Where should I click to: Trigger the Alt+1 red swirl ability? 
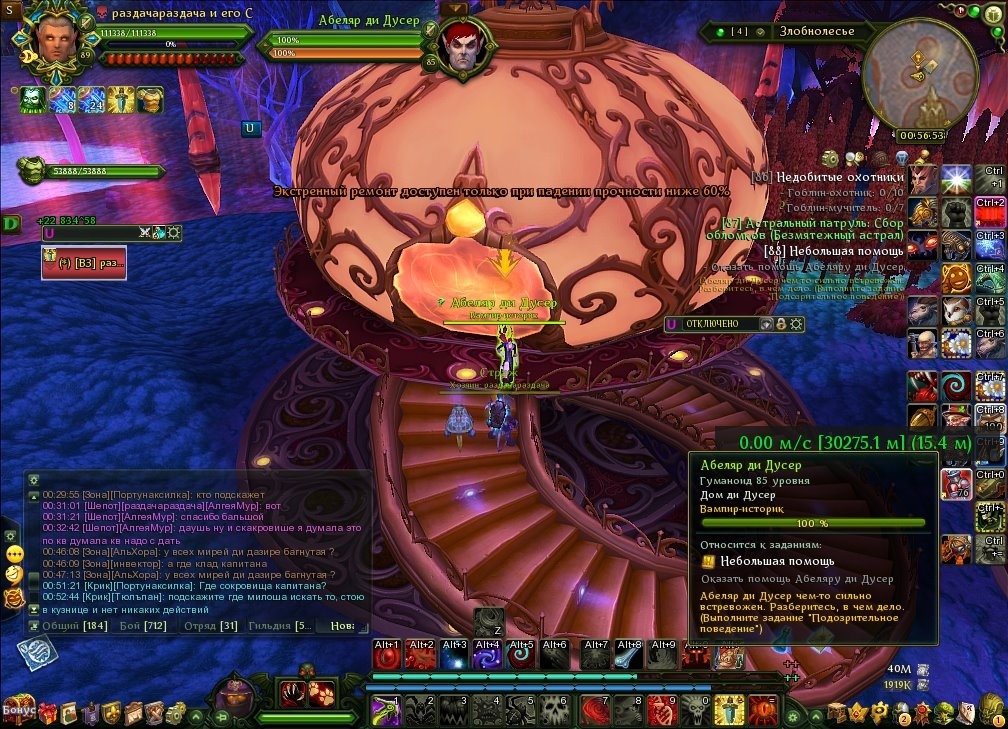[388, 656]
